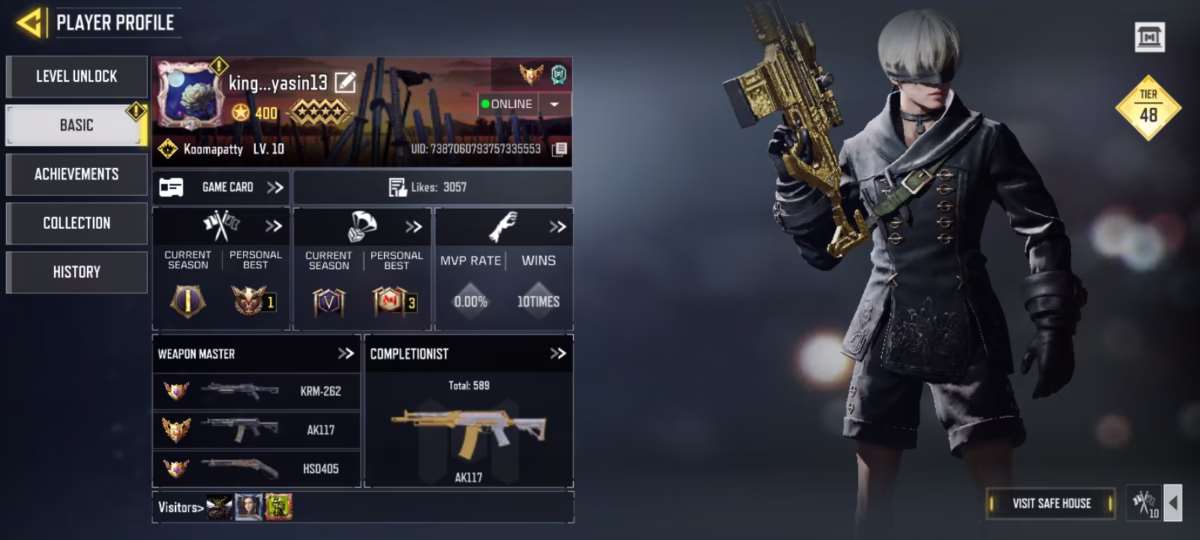The height and width of the screenshot is (540, 1200).
Task: Open the Online status dropdown
Action: click(554, 104)
